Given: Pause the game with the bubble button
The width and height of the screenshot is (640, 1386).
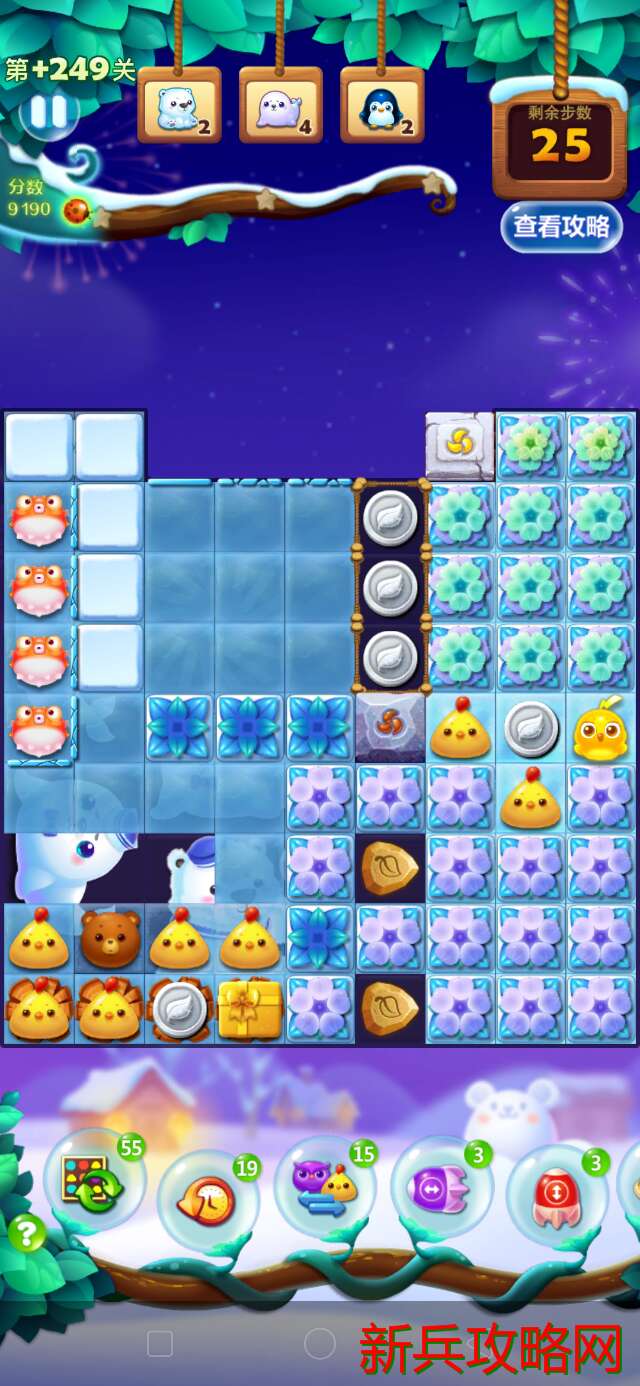Looking at the screenshot, I should click(48, 113).
